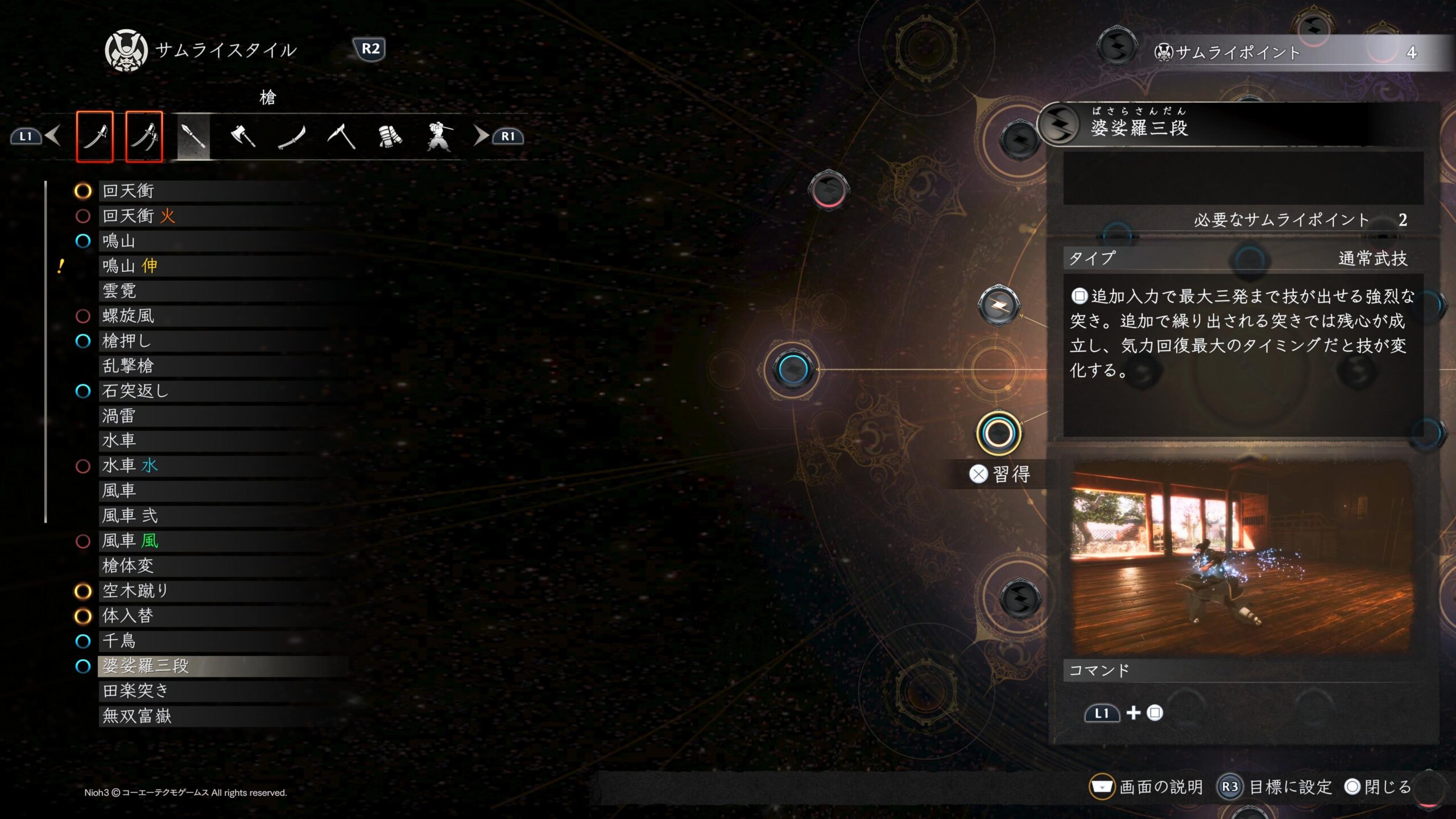Select the blue-ringed skill tree node
The height and width of the screenshot is (819, 1456).
tap(792, 369)
